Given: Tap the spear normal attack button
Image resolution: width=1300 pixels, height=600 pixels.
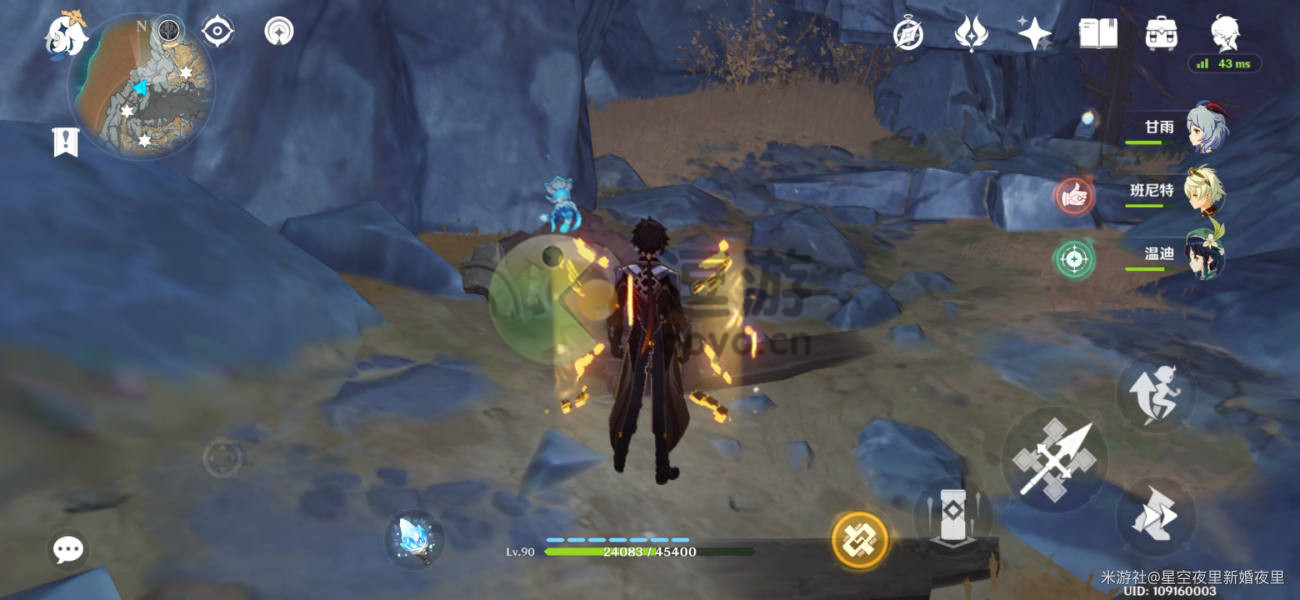Looking at the screenshot, I should point(1054,459).
